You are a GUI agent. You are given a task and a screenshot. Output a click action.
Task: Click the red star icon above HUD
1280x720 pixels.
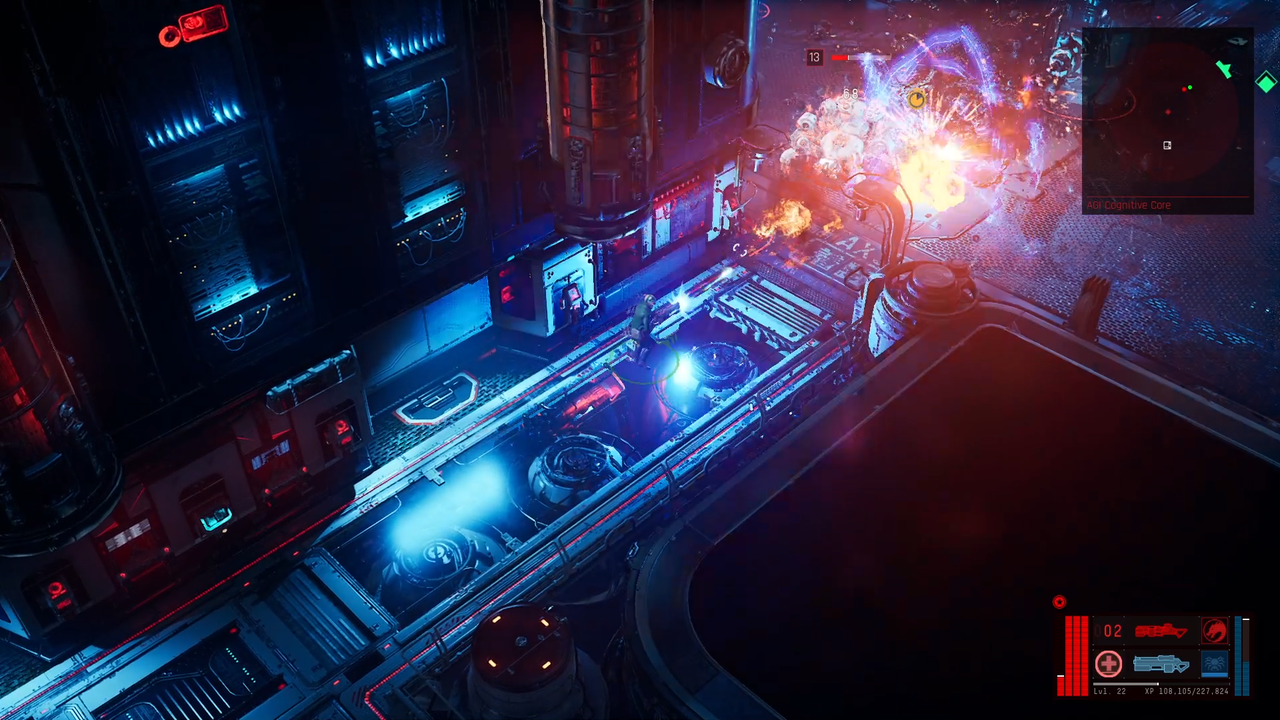(1059, 602)
